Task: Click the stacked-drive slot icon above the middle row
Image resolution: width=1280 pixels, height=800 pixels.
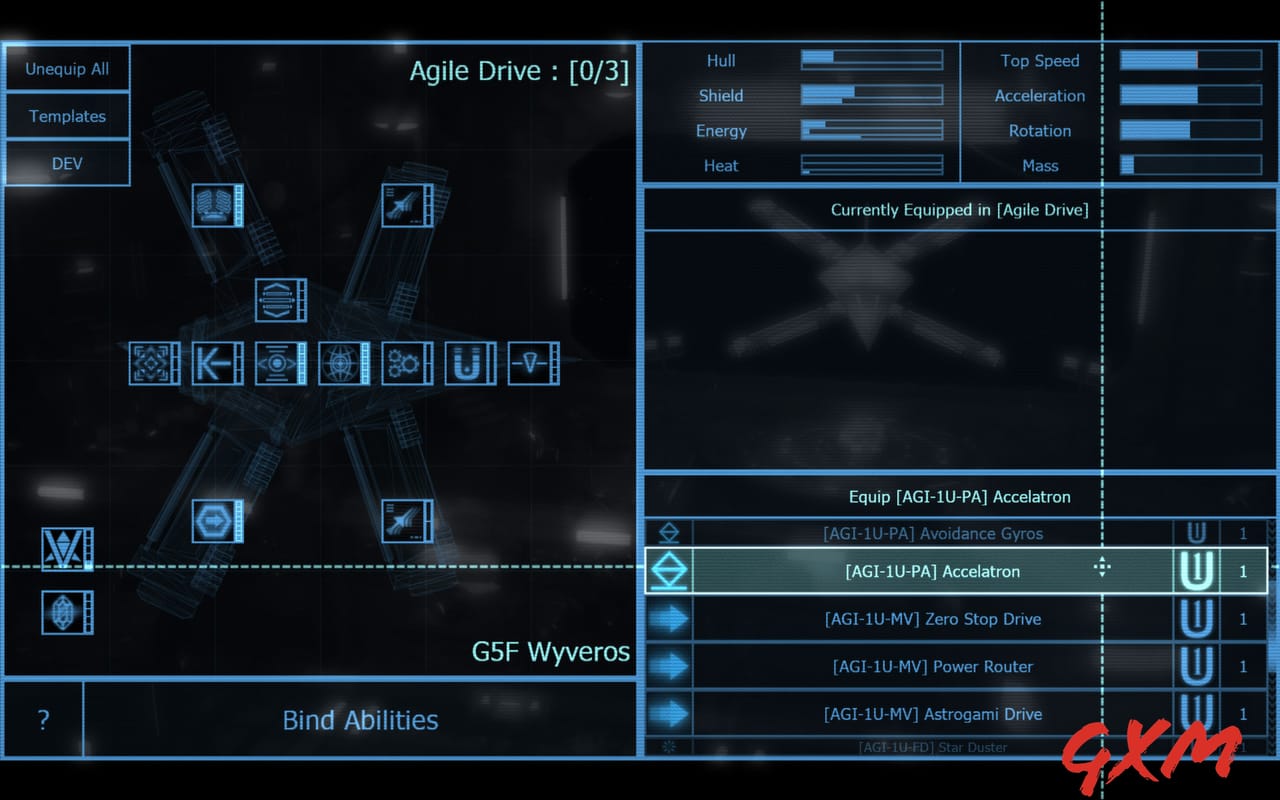Action: click(279, 300)
